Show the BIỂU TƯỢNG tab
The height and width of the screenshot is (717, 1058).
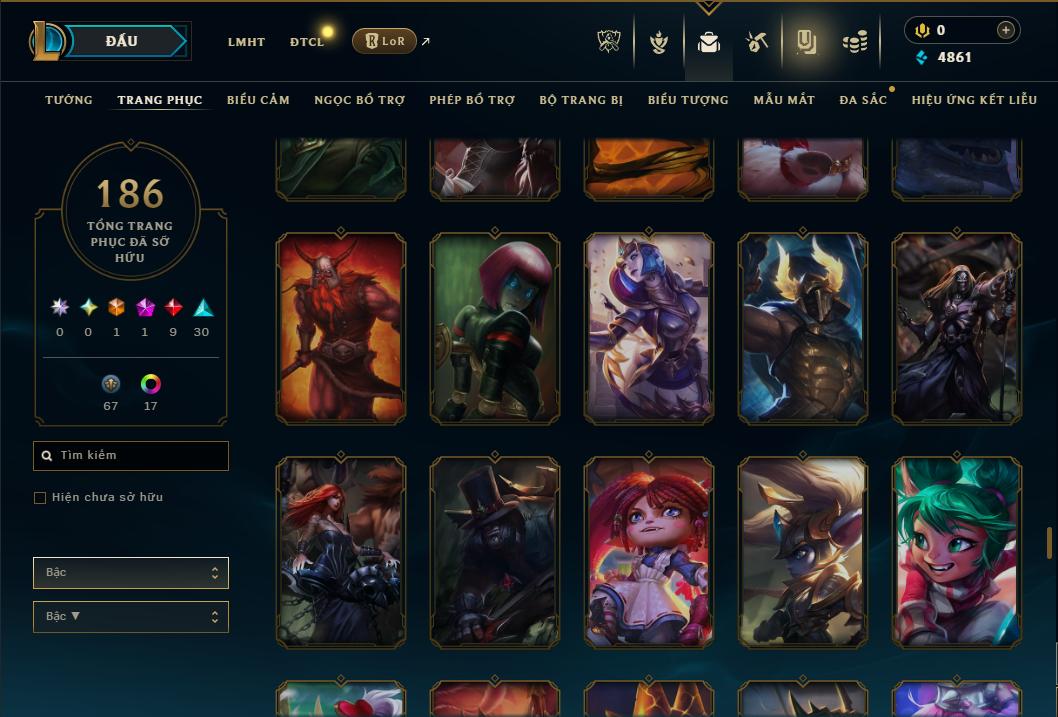pyautogui.click(x=688, y=100)
